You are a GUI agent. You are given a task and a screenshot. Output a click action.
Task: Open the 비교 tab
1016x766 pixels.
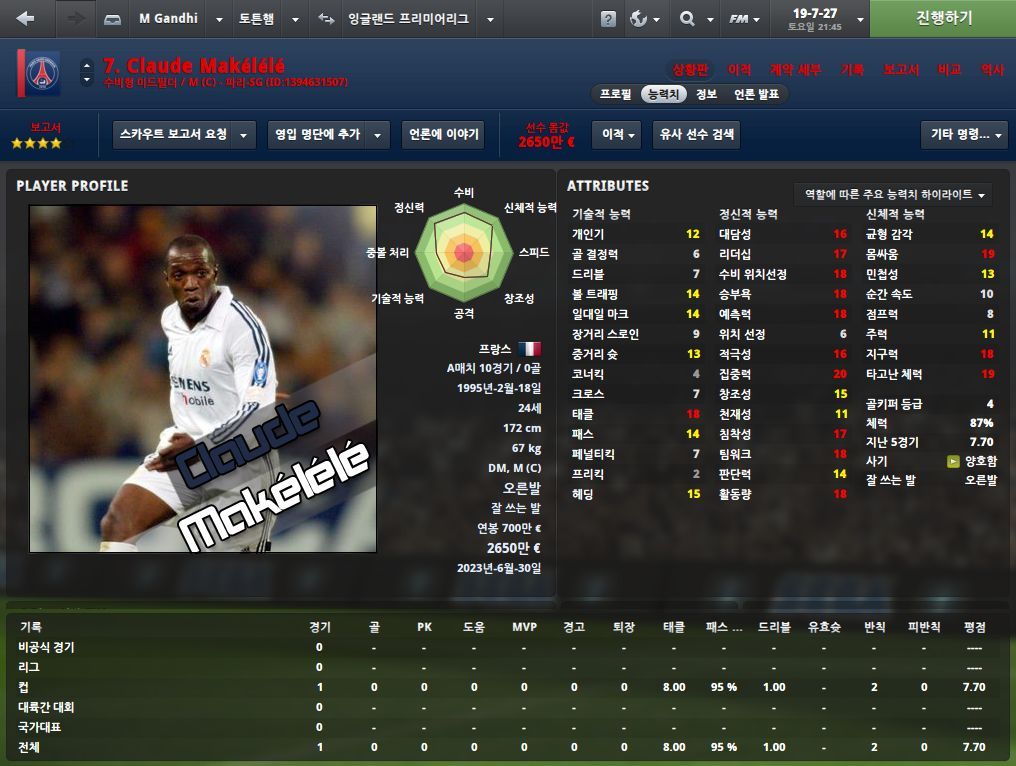(949, 70)
